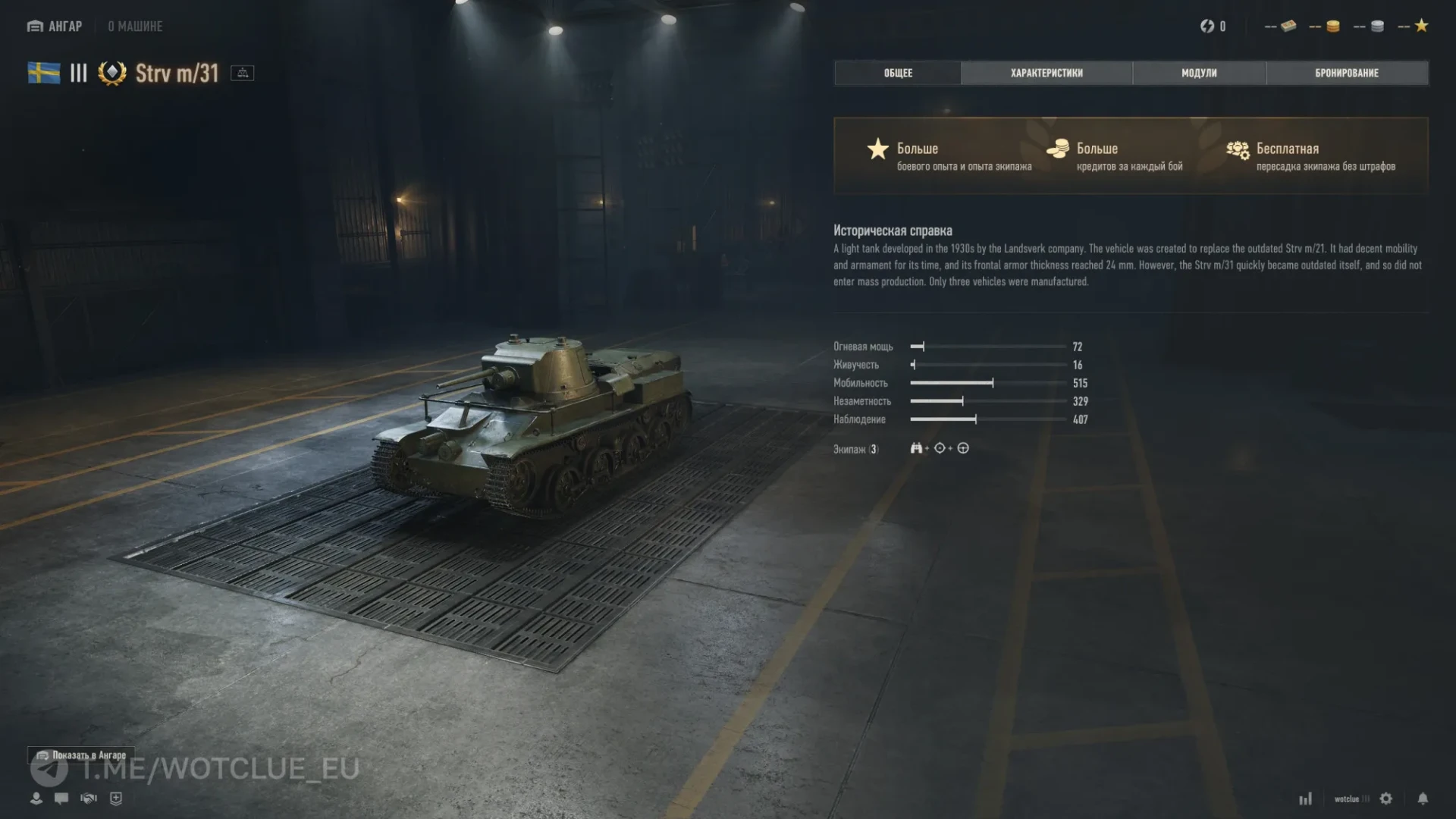
Task: Click the free experience star icon
Action: coord(1422,27)
